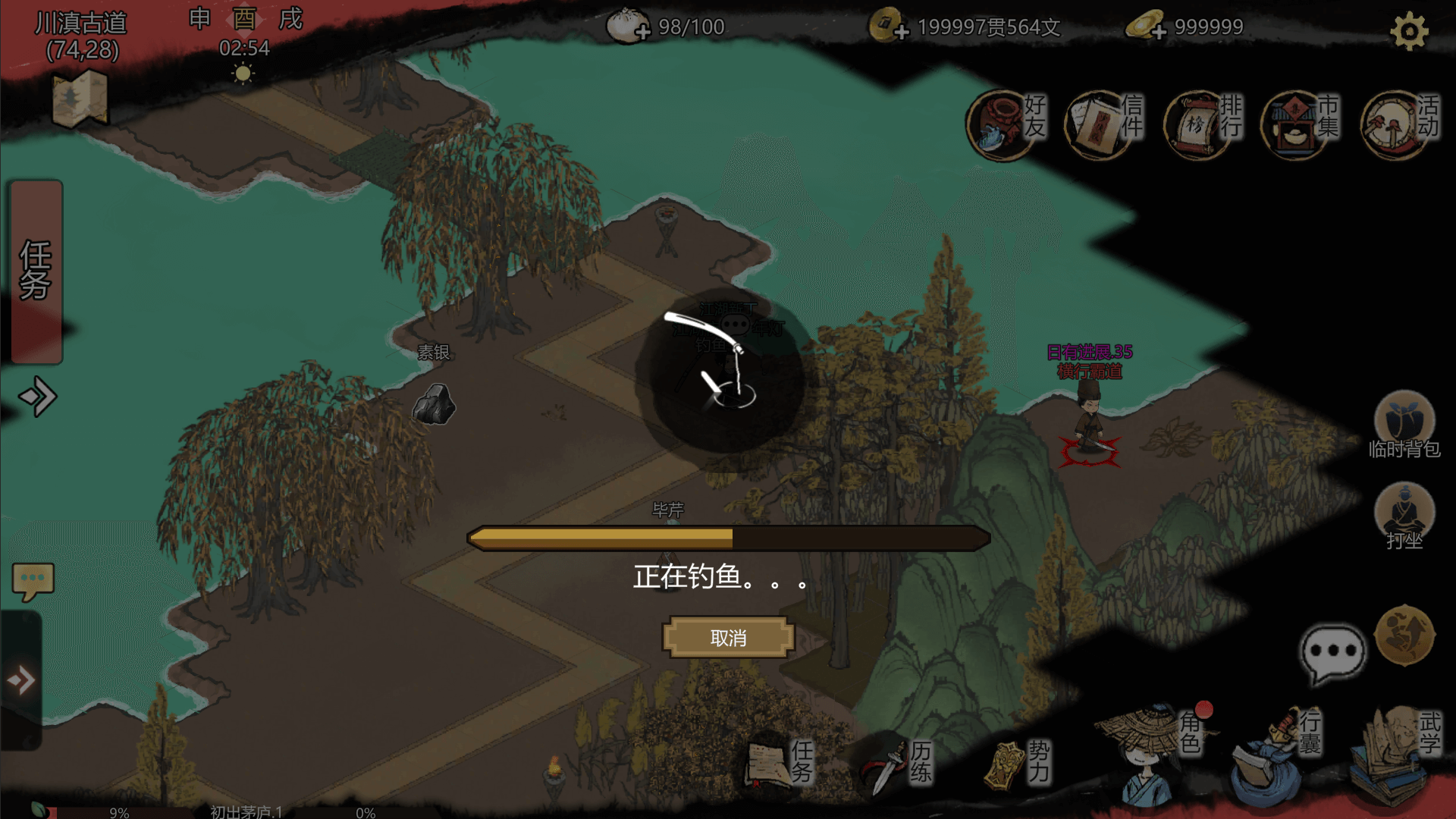Screen dimensions: 1456x819
Task: Cancel fishing with the 取消 button
Action: pos(728,638)
